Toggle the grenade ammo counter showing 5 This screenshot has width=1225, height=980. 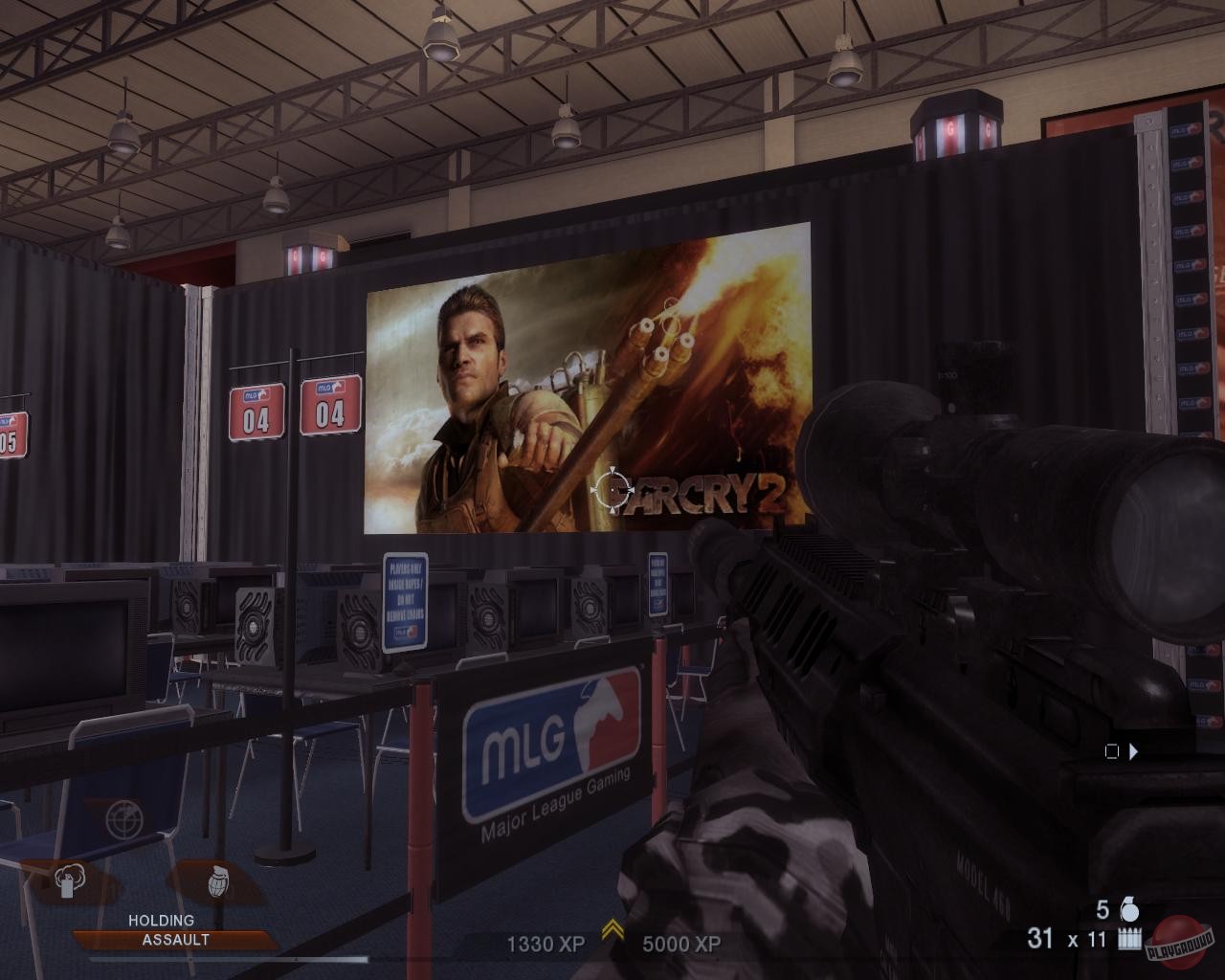click(x=1102, y=908)
